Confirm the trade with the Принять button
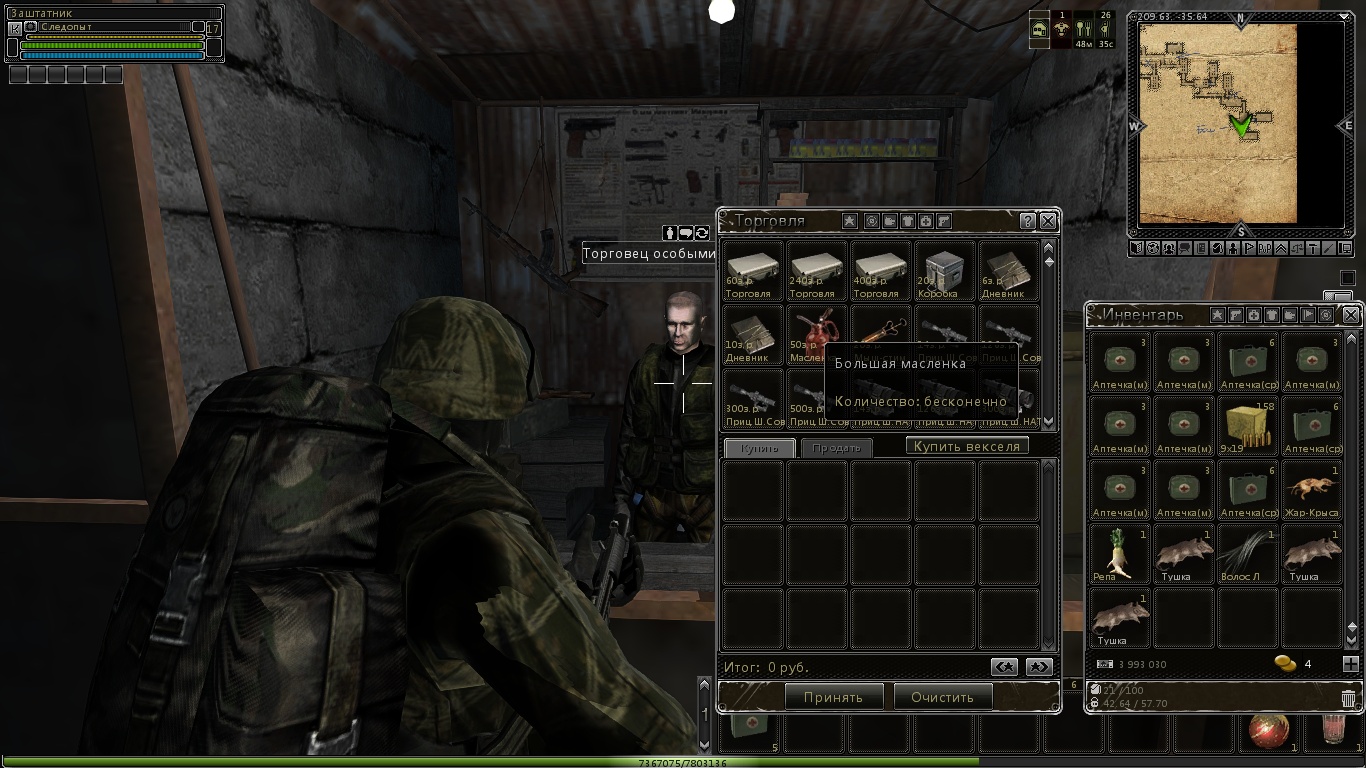This screenshot has width=1366, height=768. pos(833,697)
